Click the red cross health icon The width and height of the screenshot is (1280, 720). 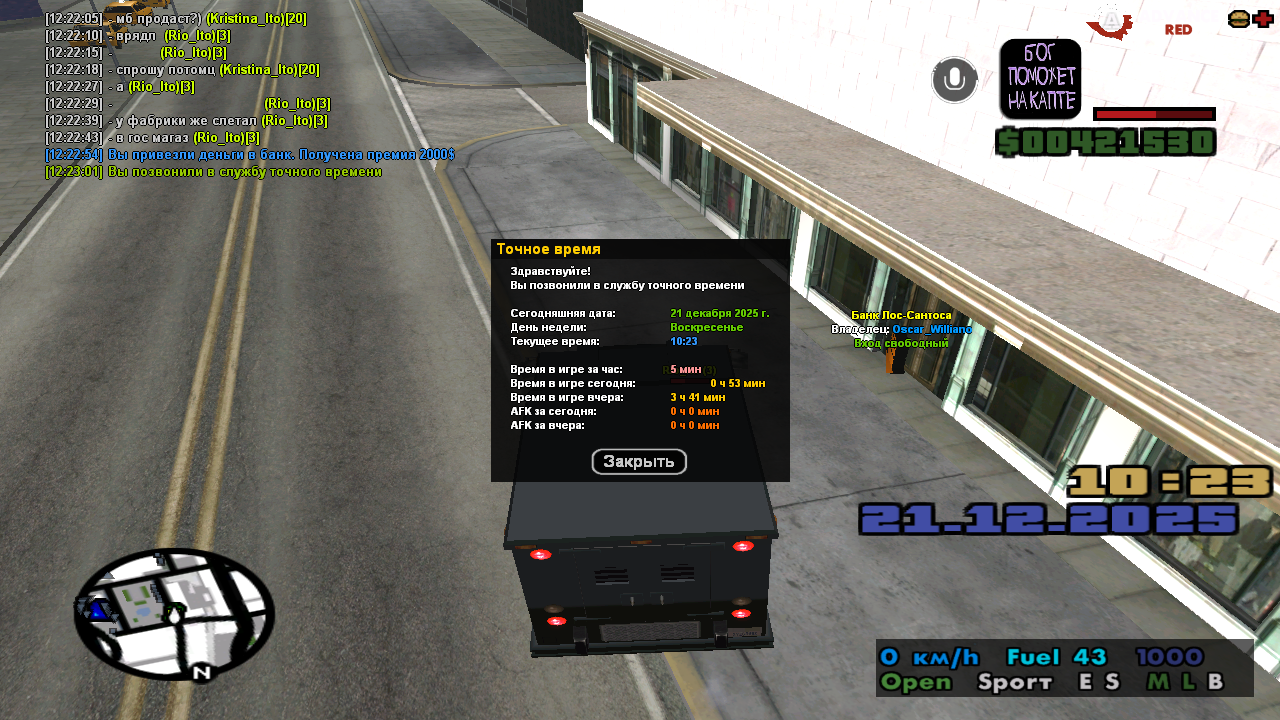point(1263,19)
